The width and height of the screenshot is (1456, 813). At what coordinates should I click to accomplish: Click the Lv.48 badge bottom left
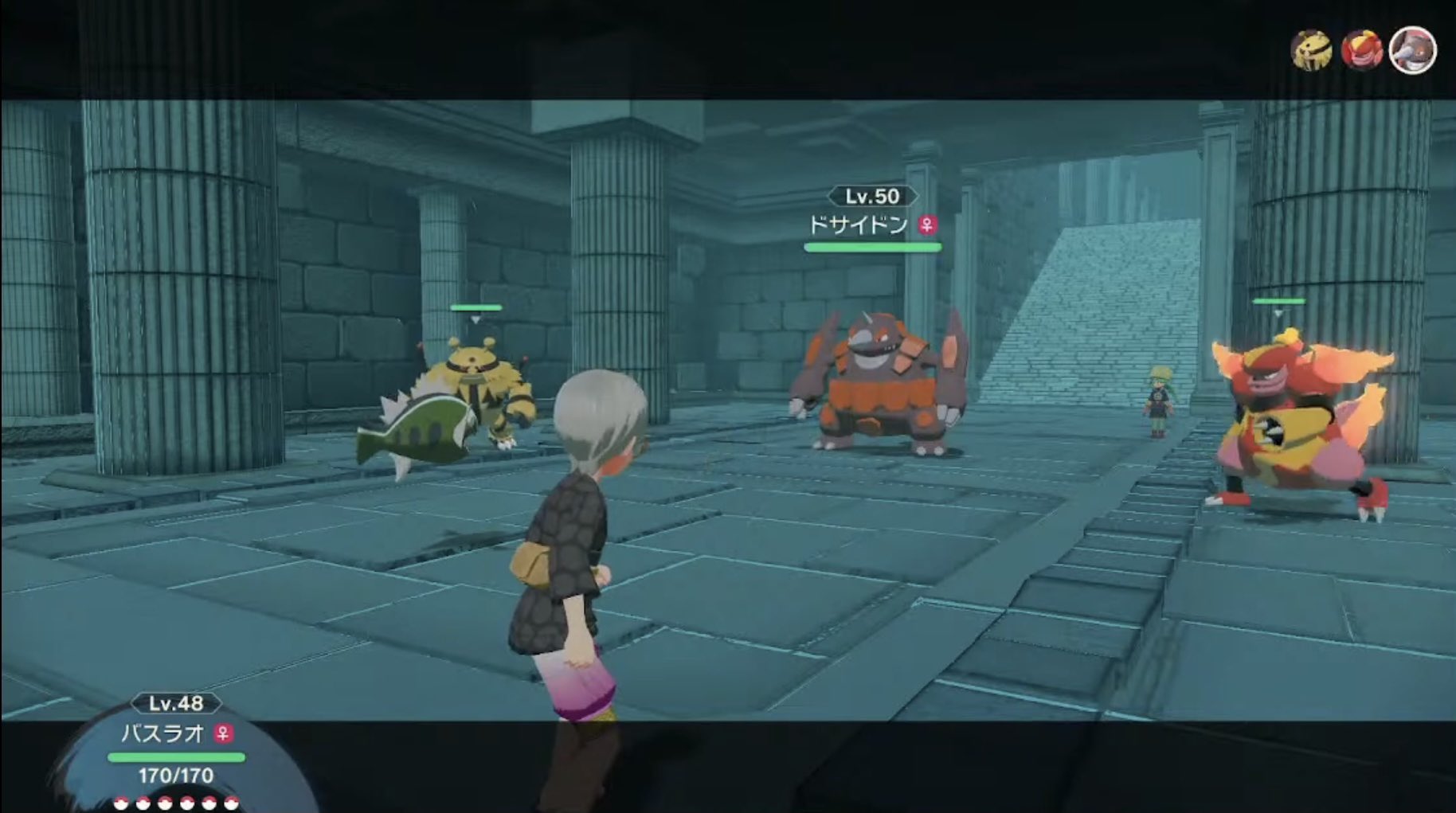point(177,704)
